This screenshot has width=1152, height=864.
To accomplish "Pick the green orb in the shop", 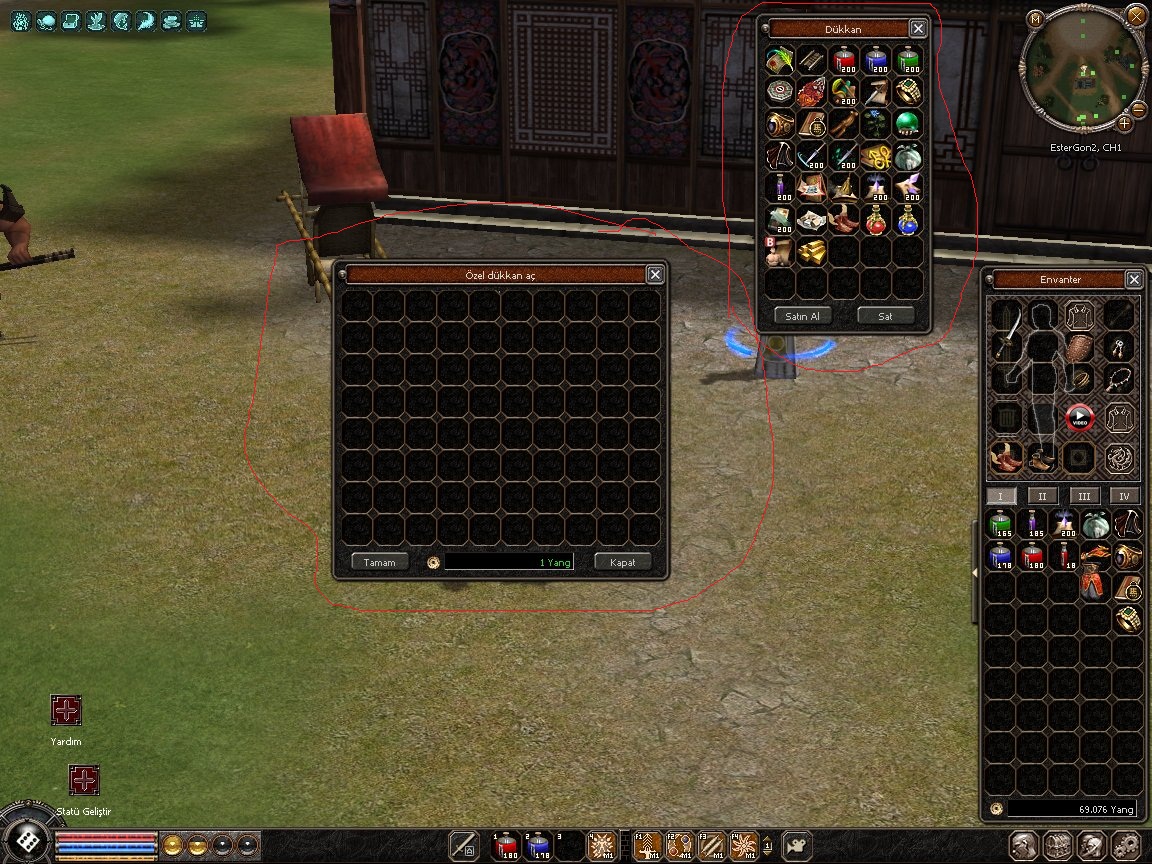I will click(907, 124).
